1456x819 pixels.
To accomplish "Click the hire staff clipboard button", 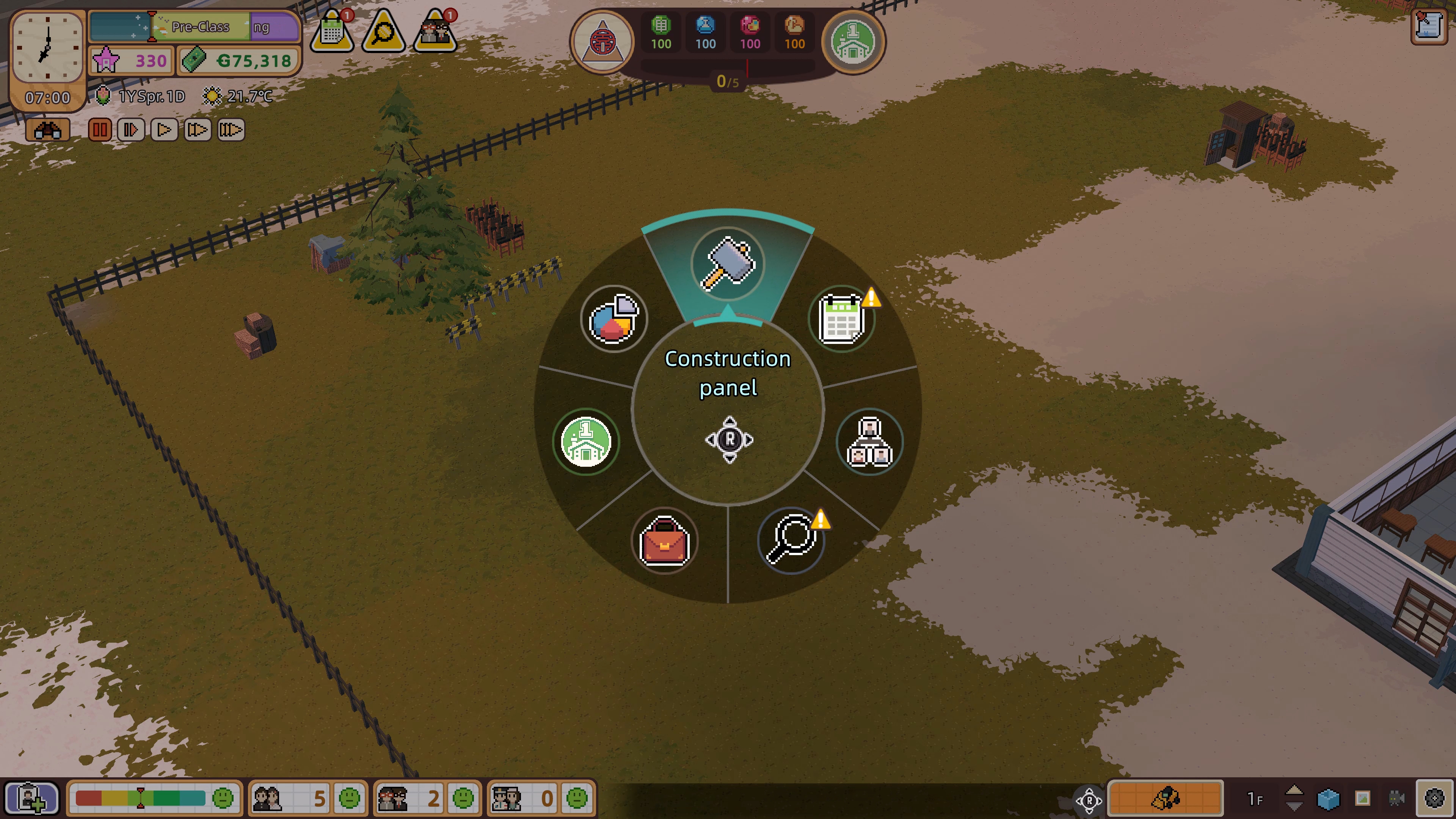I will tap(31, 798).
